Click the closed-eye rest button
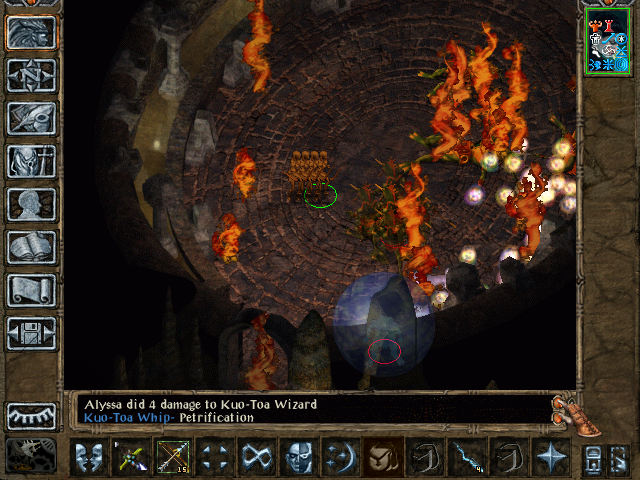The height and width of the screenshot is (480, 640). point(31,415)
